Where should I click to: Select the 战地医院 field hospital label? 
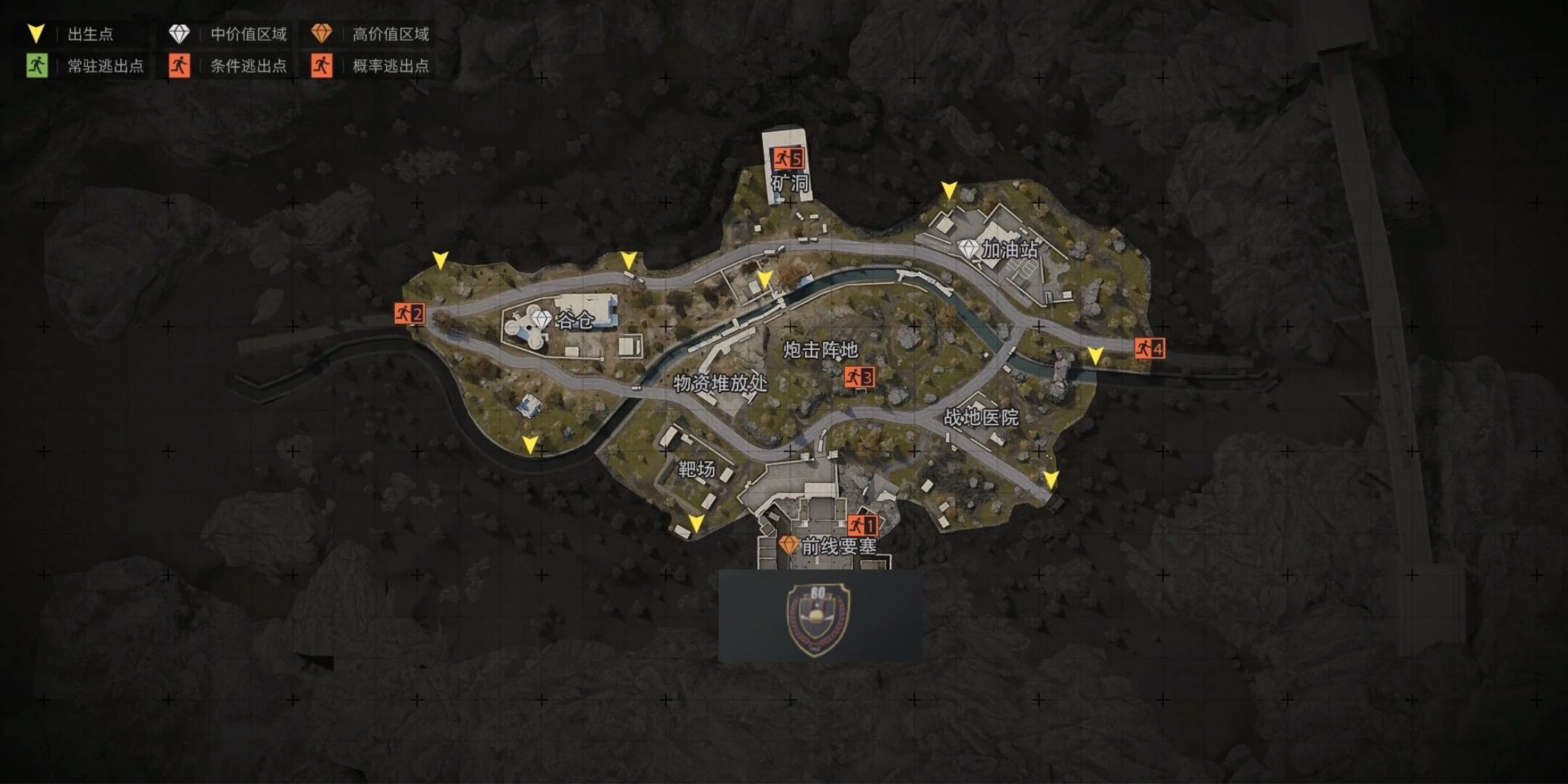(981, 417)
